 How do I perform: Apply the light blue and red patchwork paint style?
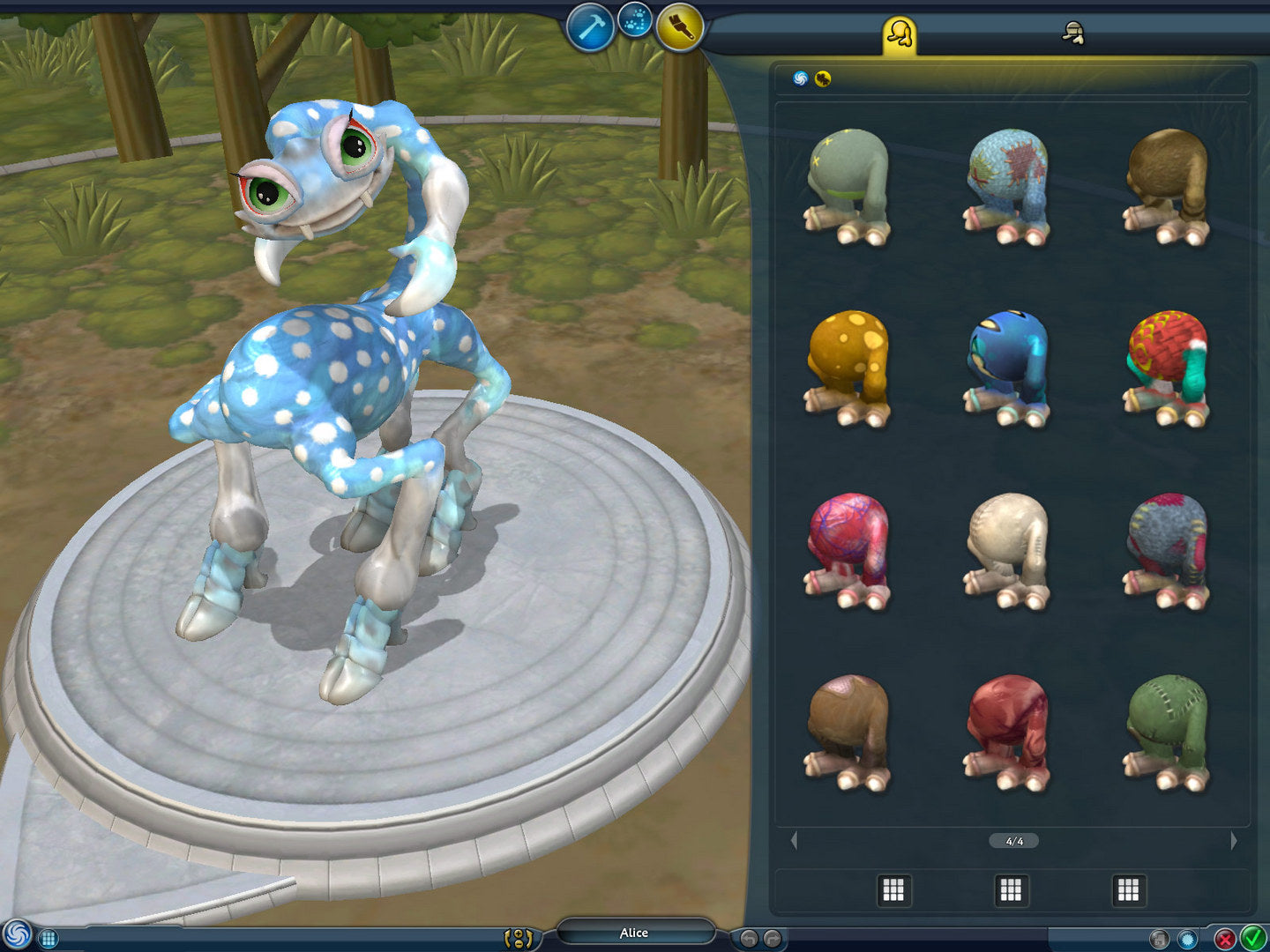click(1007, 186)
